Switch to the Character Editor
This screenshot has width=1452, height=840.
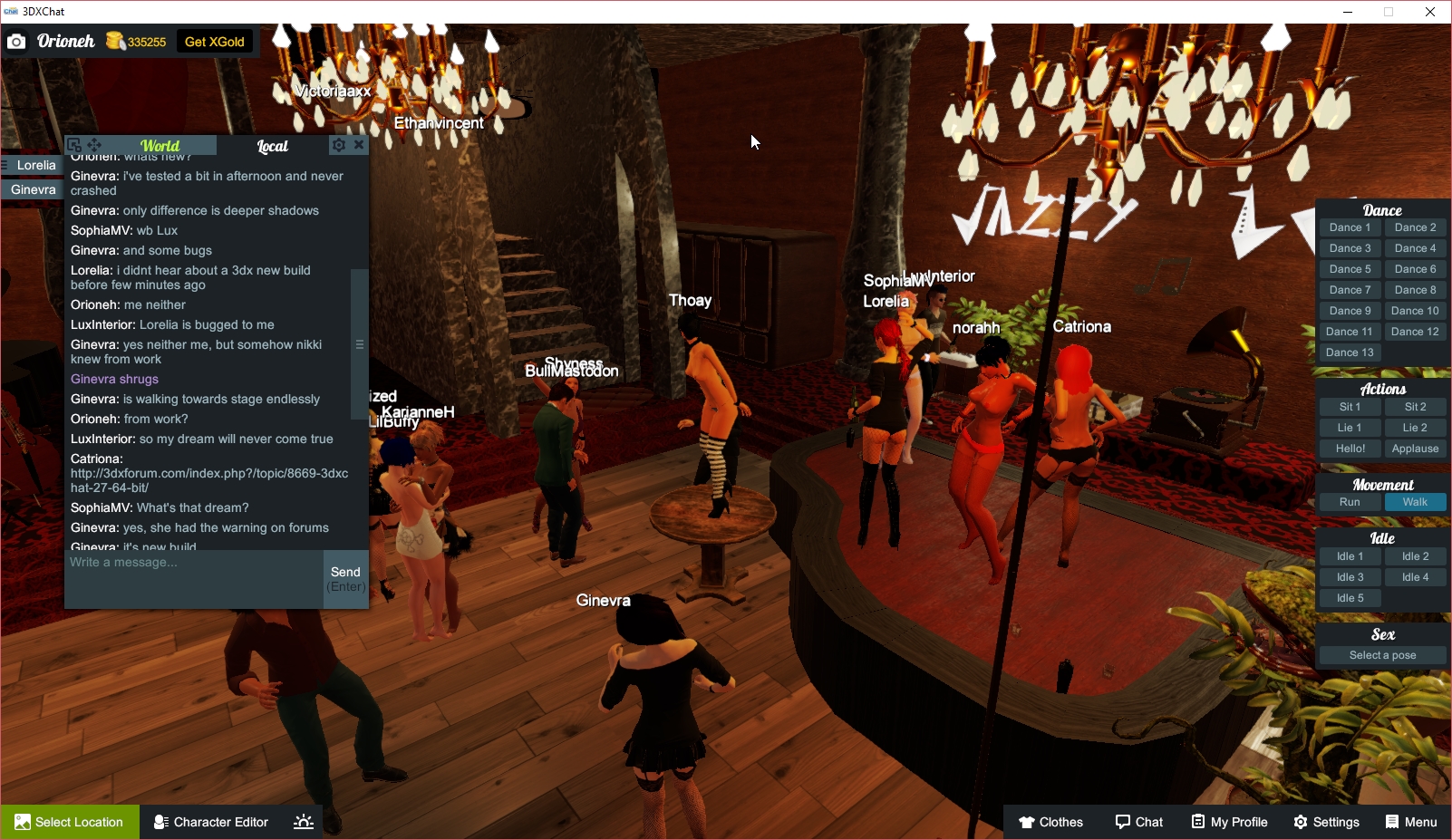210,822
